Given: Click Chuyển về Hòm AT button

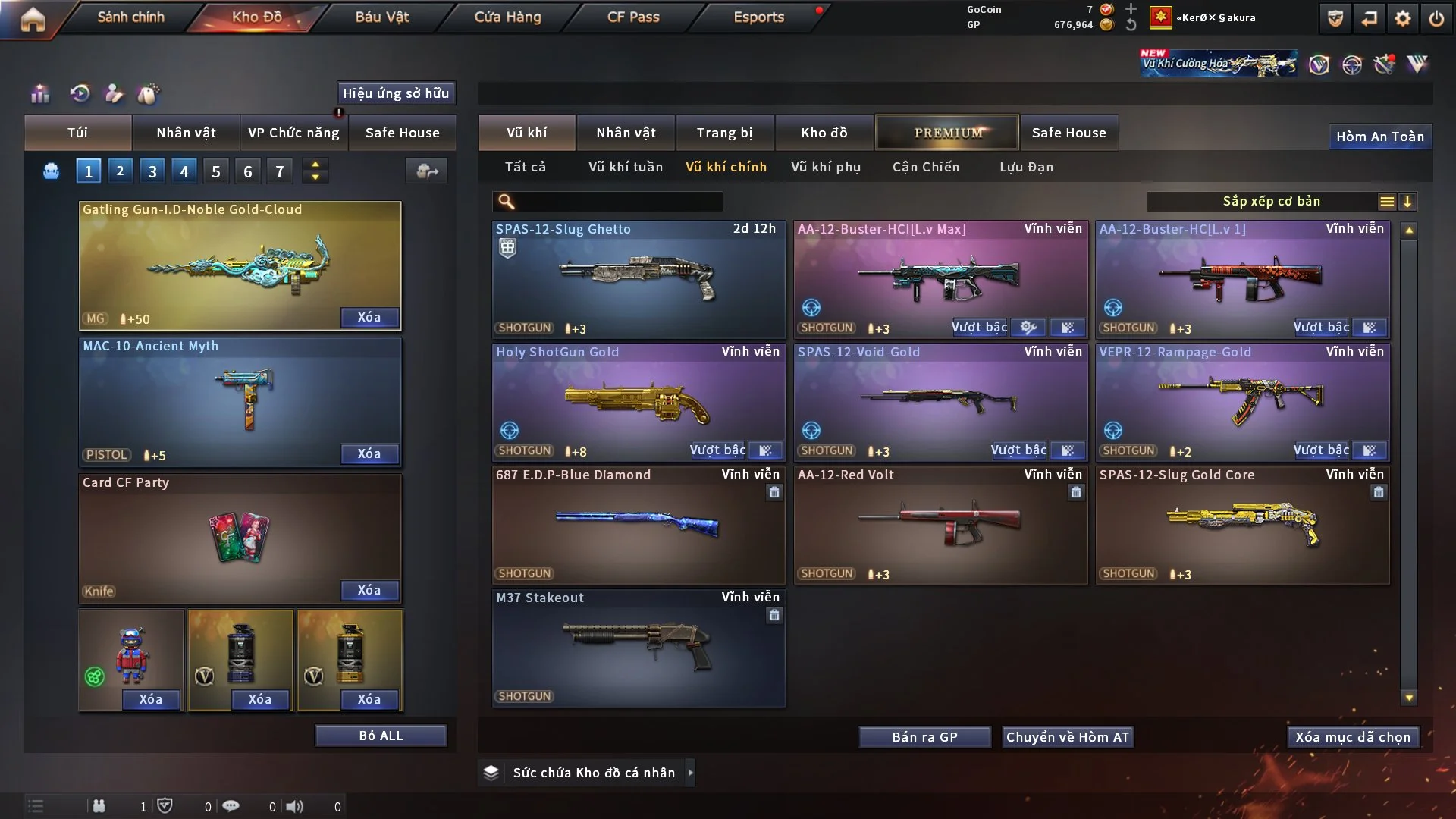Looking at the screenshot, I should 1068,737.
